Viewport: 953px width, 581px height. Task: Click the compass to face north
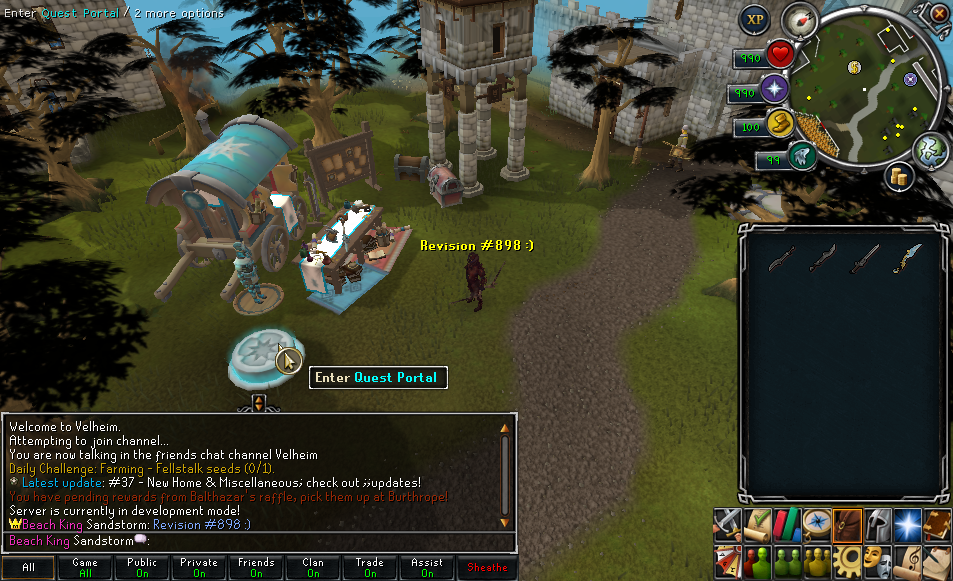pyautogui.click(x=800, y=19)
